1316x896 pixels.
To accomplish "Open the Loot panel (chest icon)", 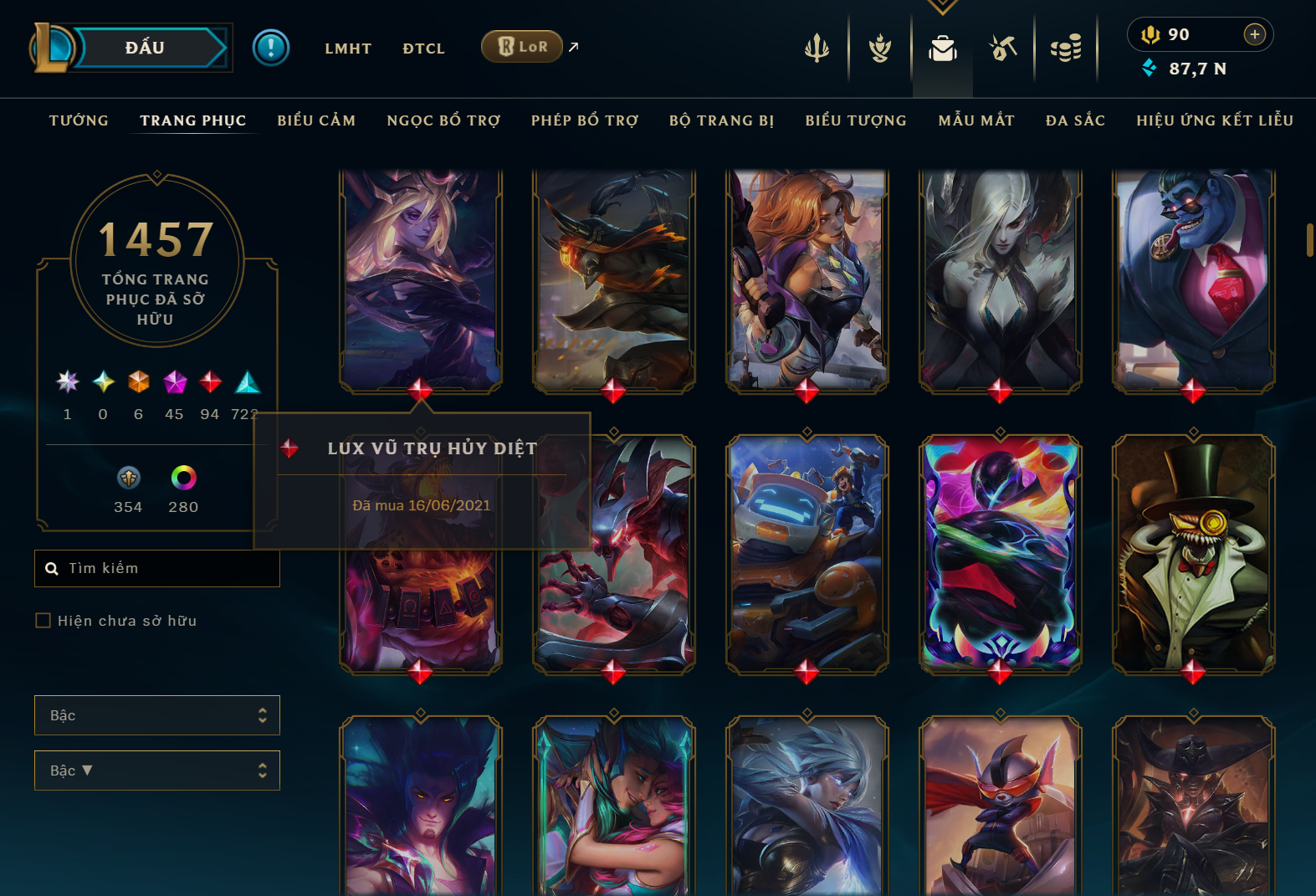I will tap(1003, 48).
